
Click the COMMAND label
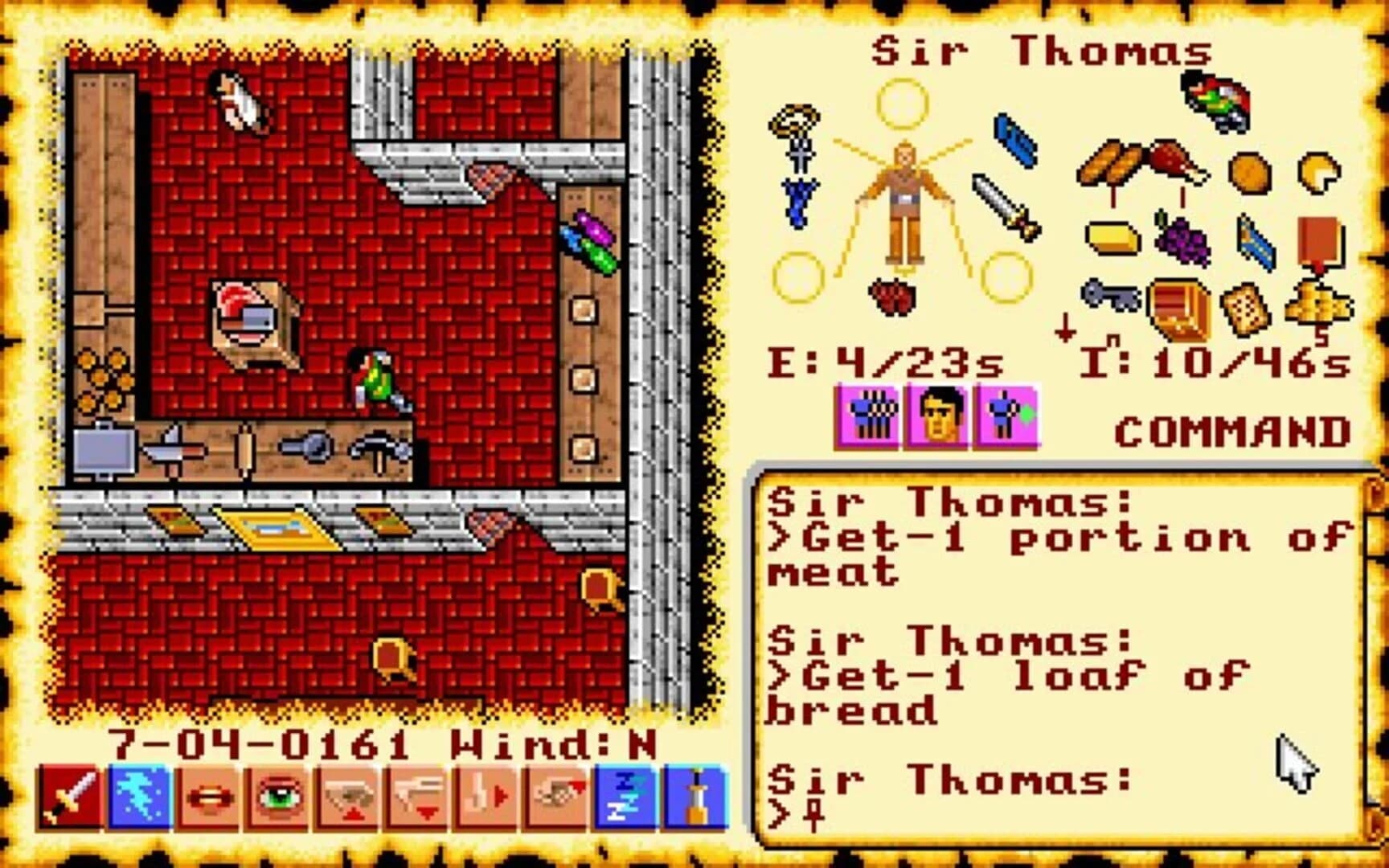click(1231, 432)
